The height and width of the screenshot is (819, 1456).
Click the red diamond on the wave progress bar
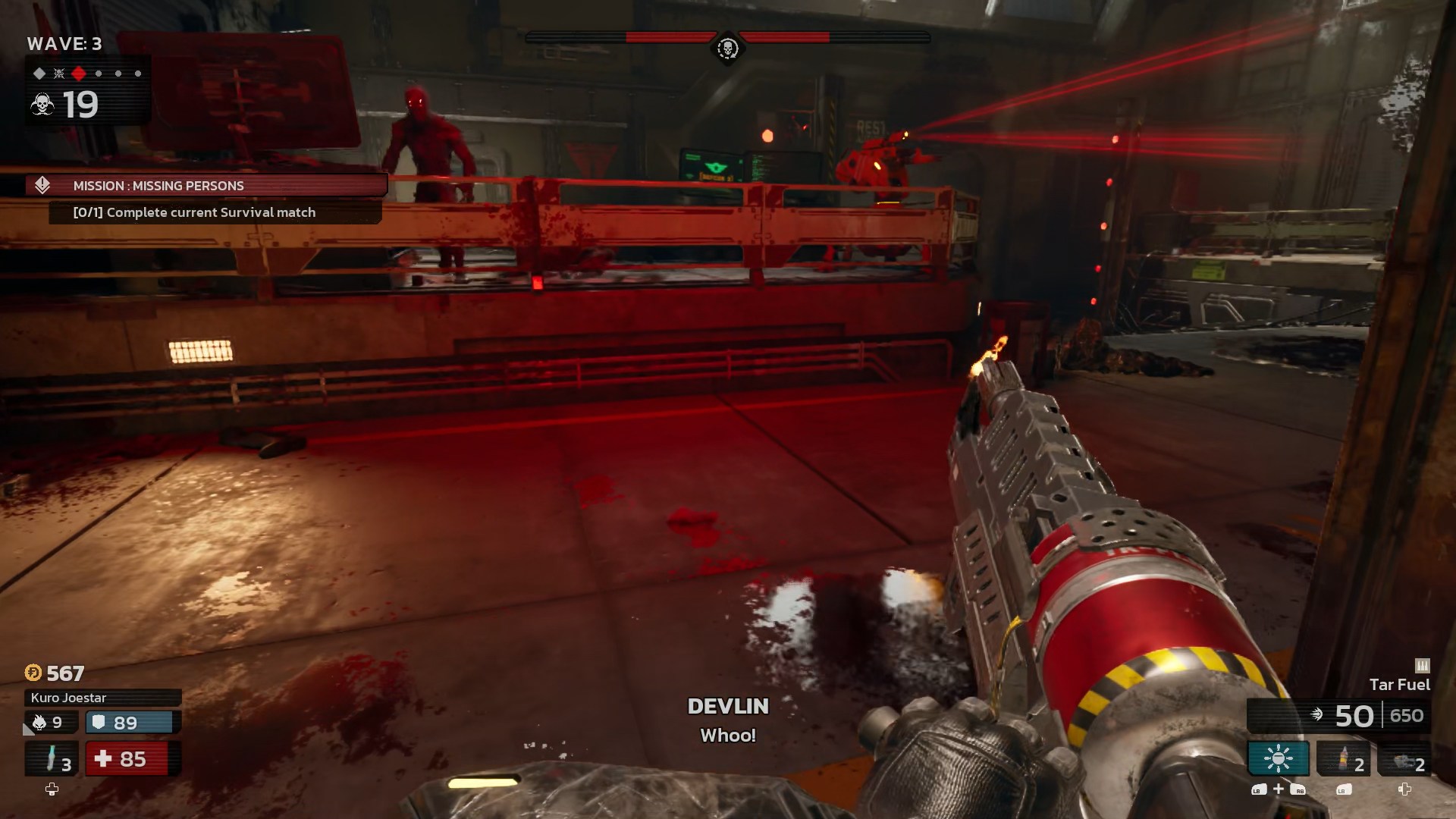78,74
